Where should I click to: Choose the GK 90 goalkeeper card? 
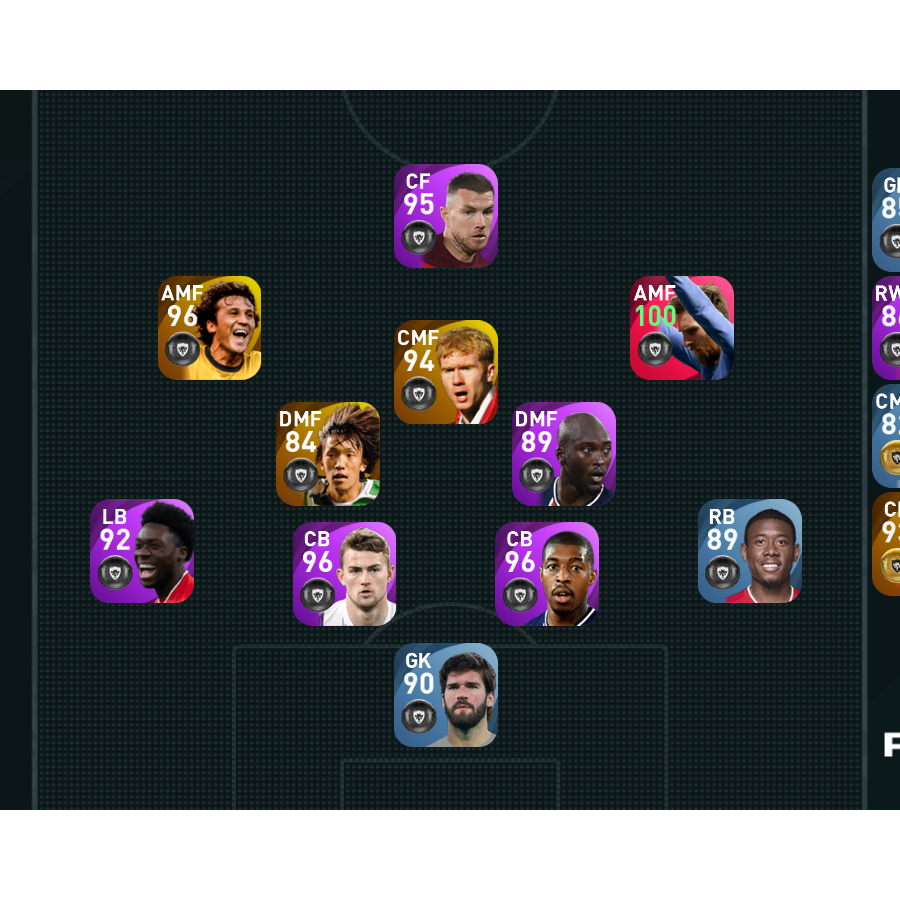click(446, 695)
